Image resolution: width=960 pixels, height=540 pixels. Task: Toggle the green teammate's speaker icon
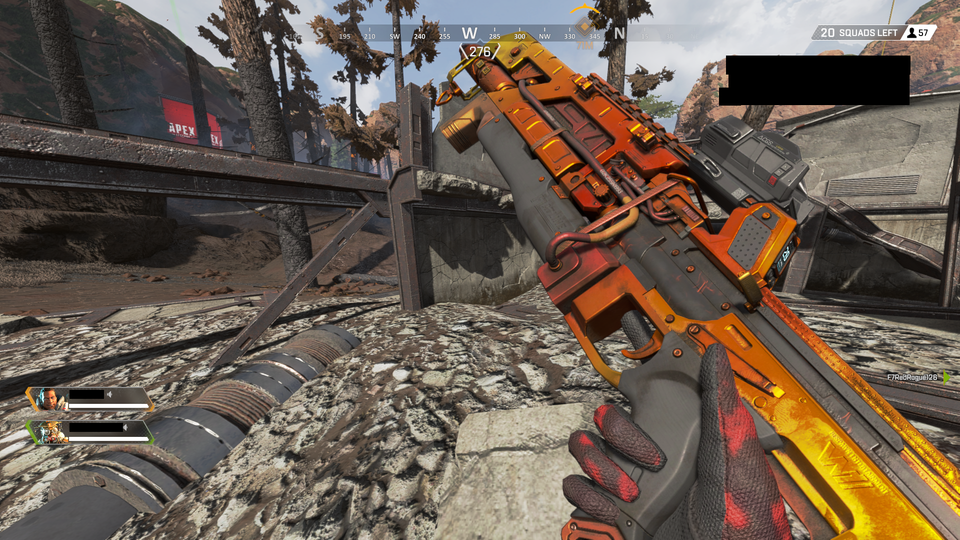tap(127, 428)
